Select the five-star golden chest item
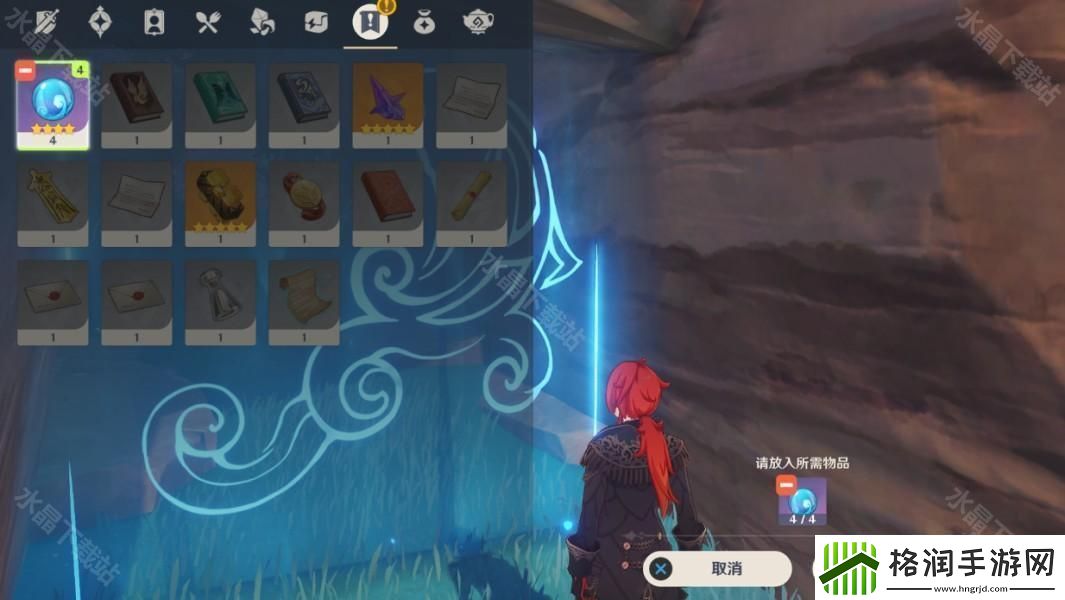 [x=221, y=199]
